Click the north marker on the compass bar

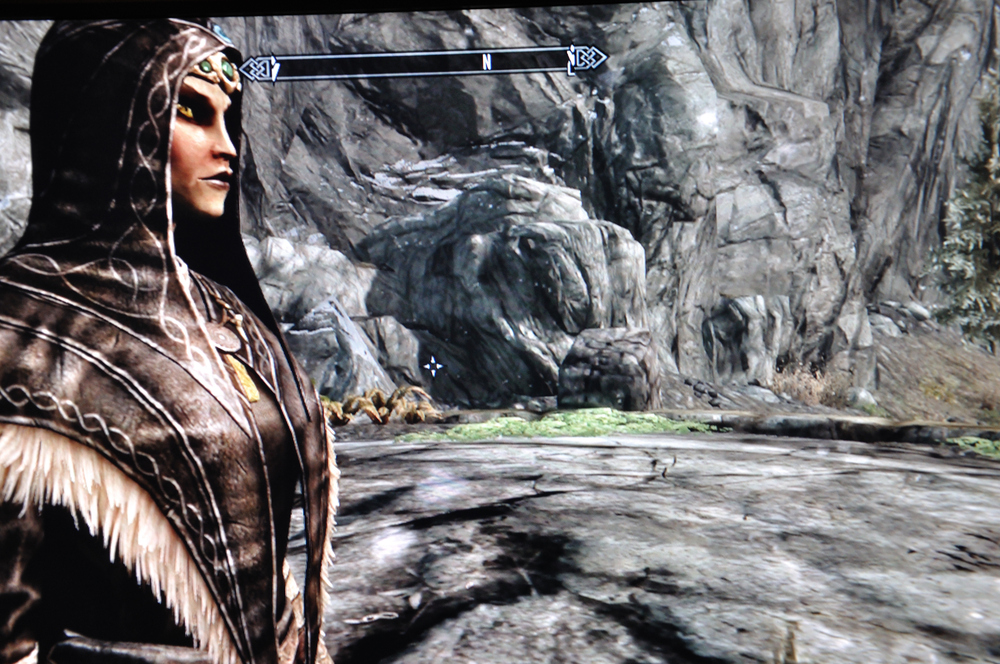click(x=487, y=62)
